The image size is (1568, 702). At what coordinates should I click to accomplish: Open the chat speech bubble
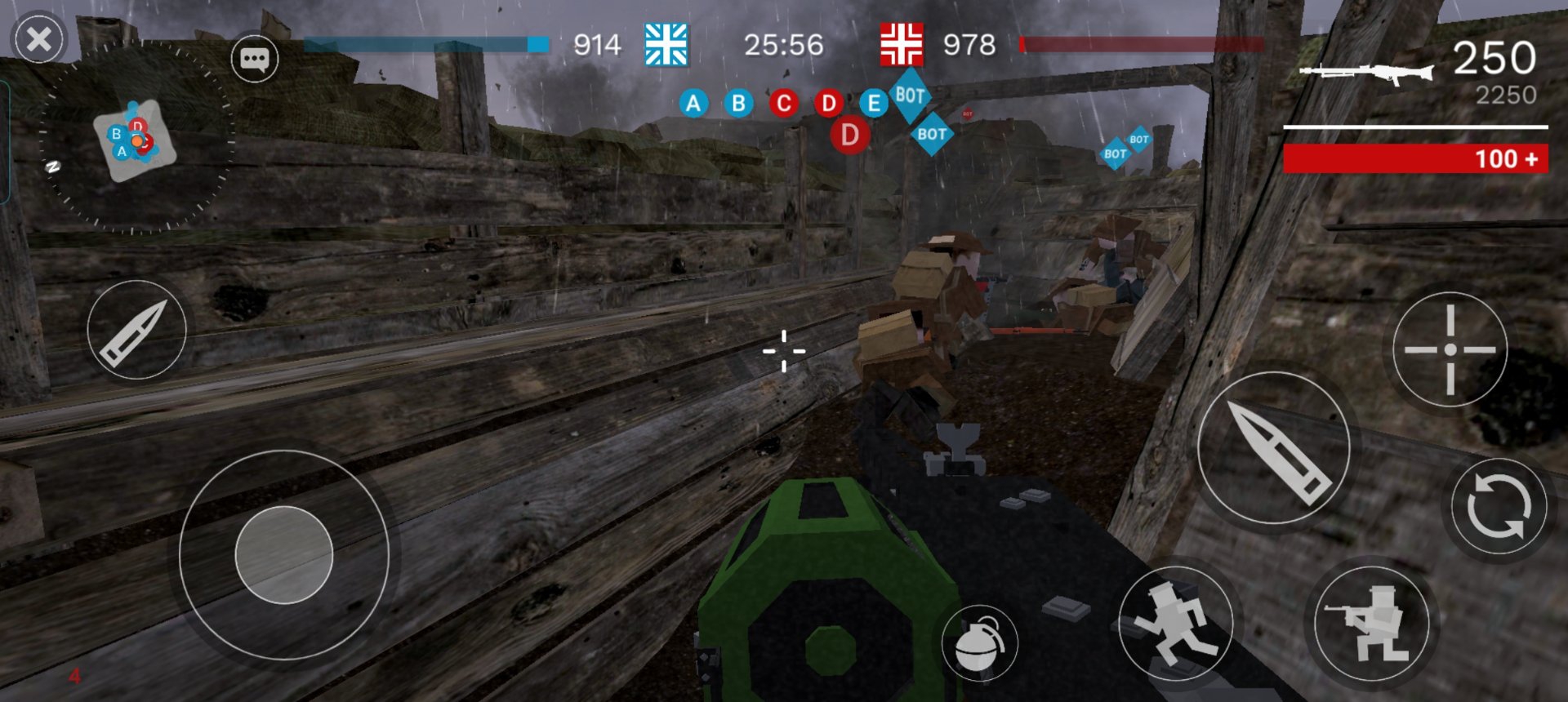[254, 59]
